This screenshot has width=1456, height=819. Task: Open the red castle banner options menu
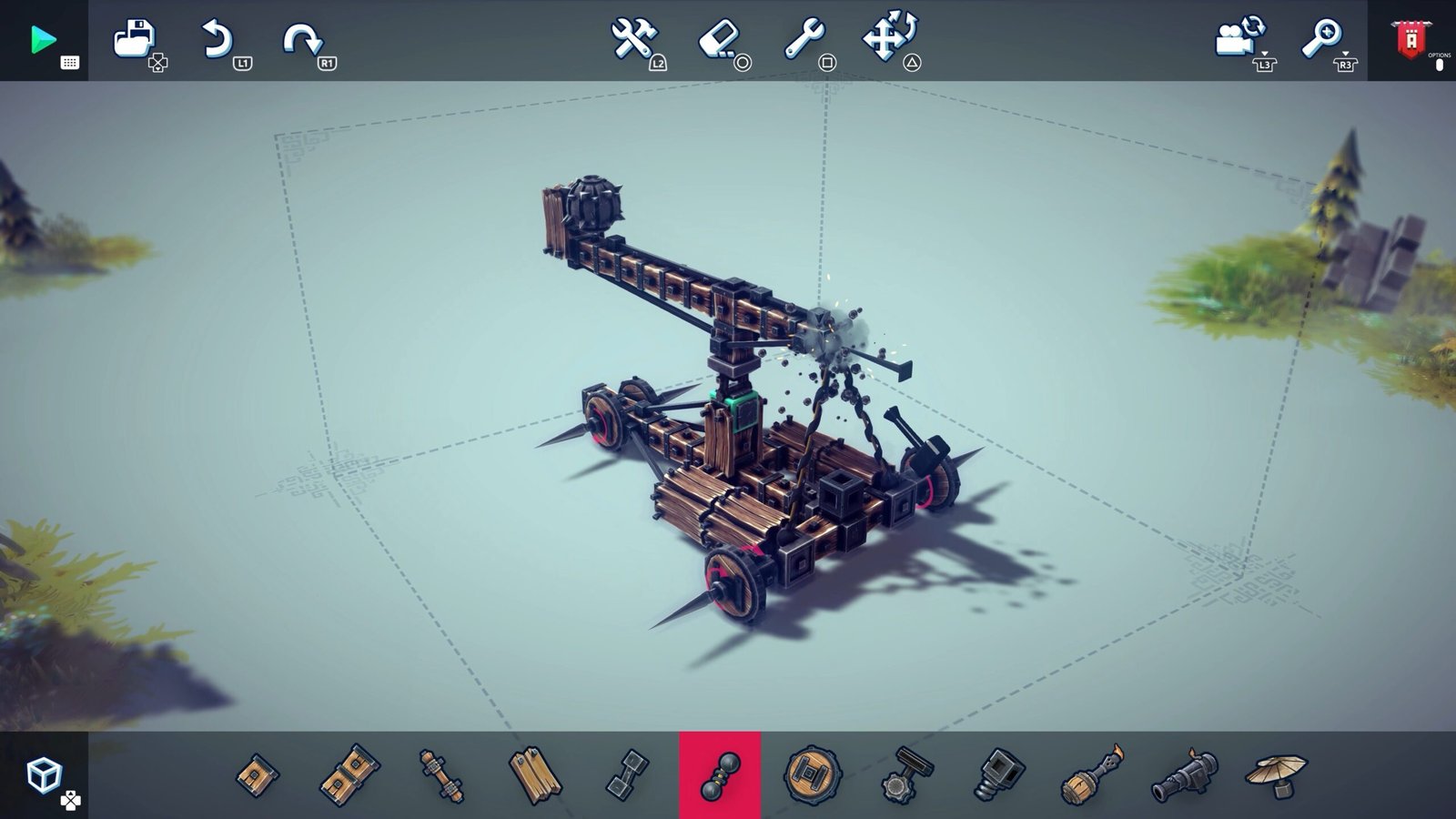1411,40
